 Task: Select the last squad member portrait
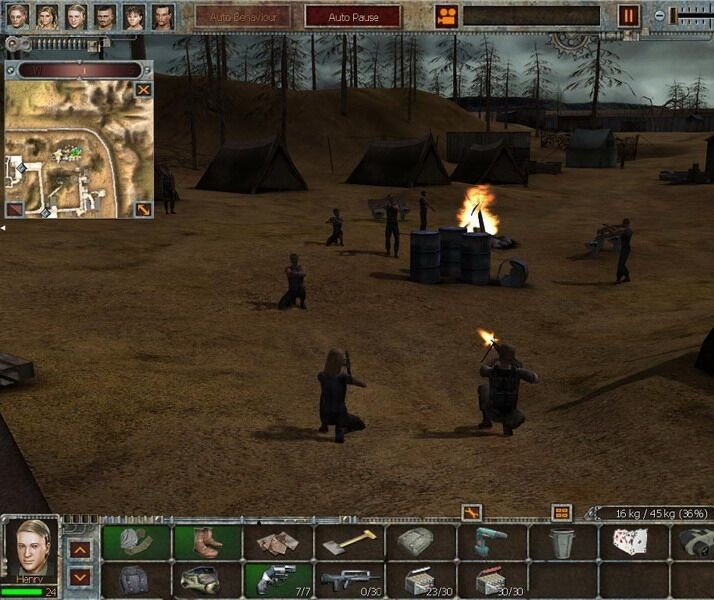[163, 16]
